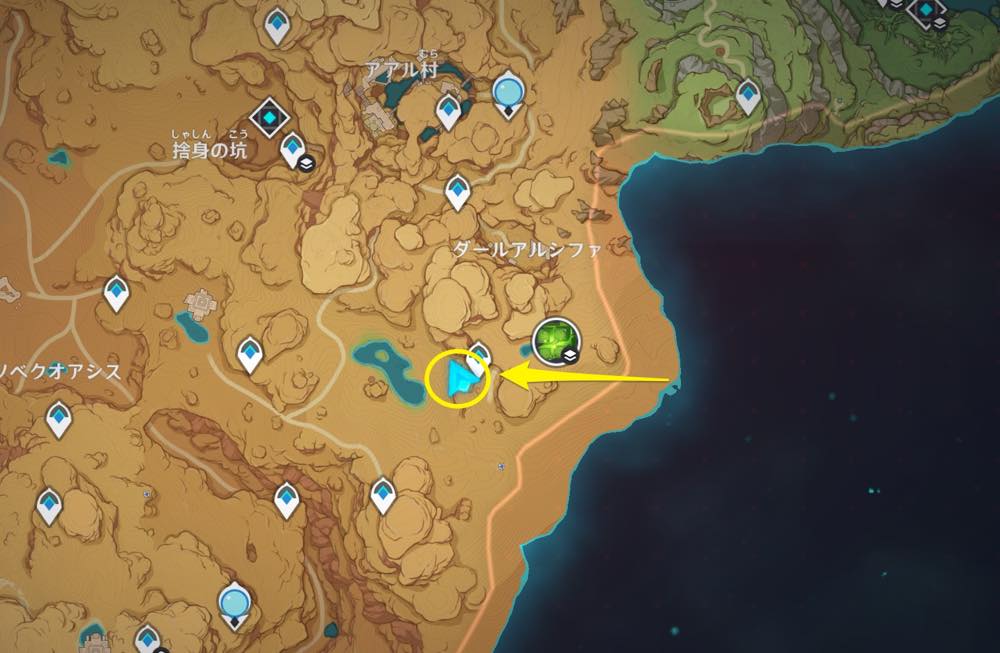Image resolution: width=1000 pixels, height=653 pixels.
Task: Select the teleport waypoint inside アアル村
Action: pyautogui.click(x=449, y=110)
